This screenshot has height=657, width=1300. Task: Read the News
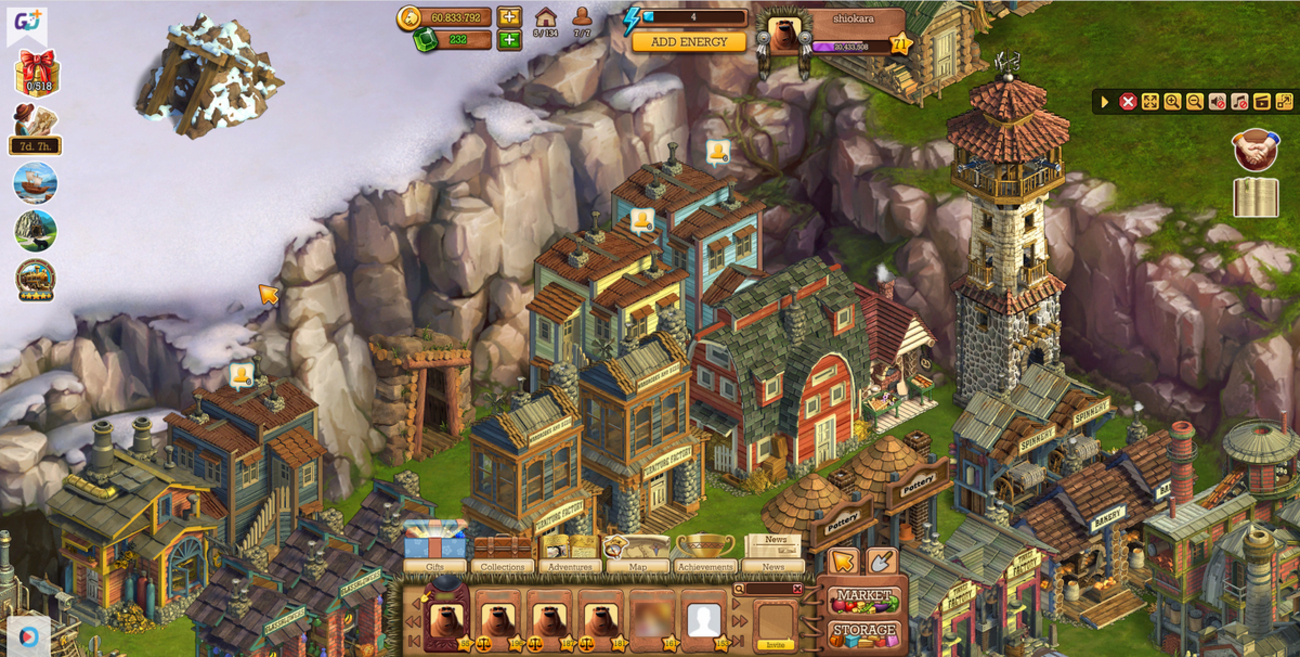[x=774, y=553]
